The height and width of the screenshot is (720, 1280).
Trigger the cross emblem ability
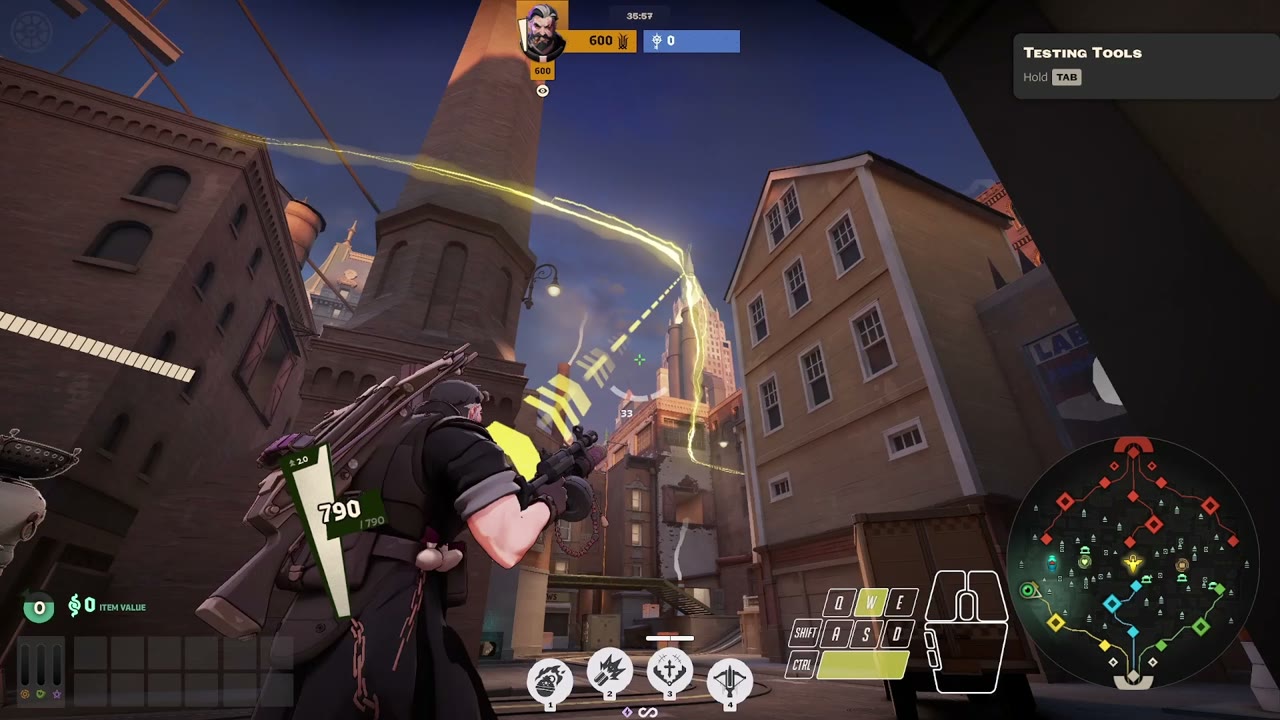(669, 671)
